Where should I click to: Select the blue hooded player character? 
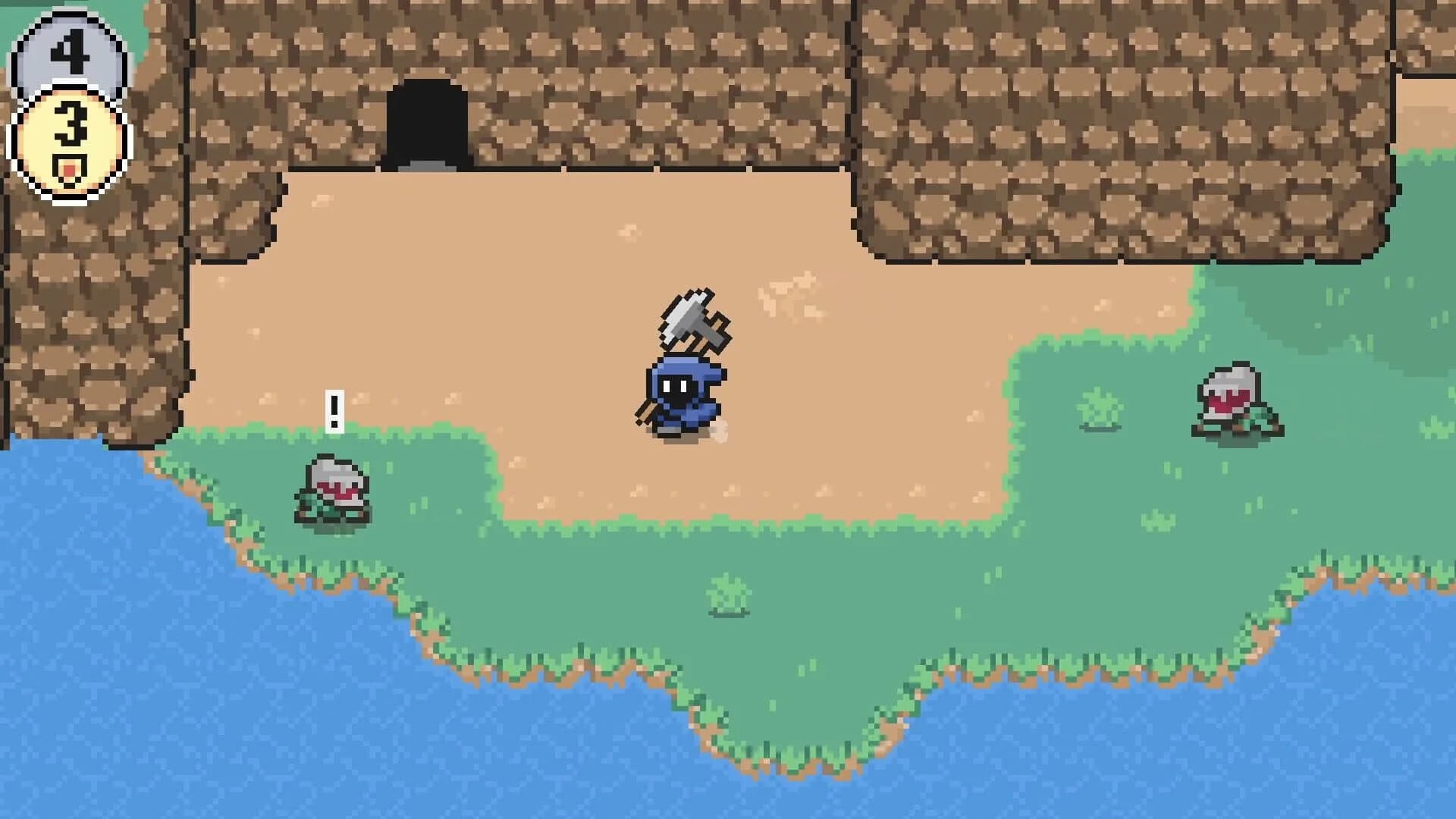(682, 394)
